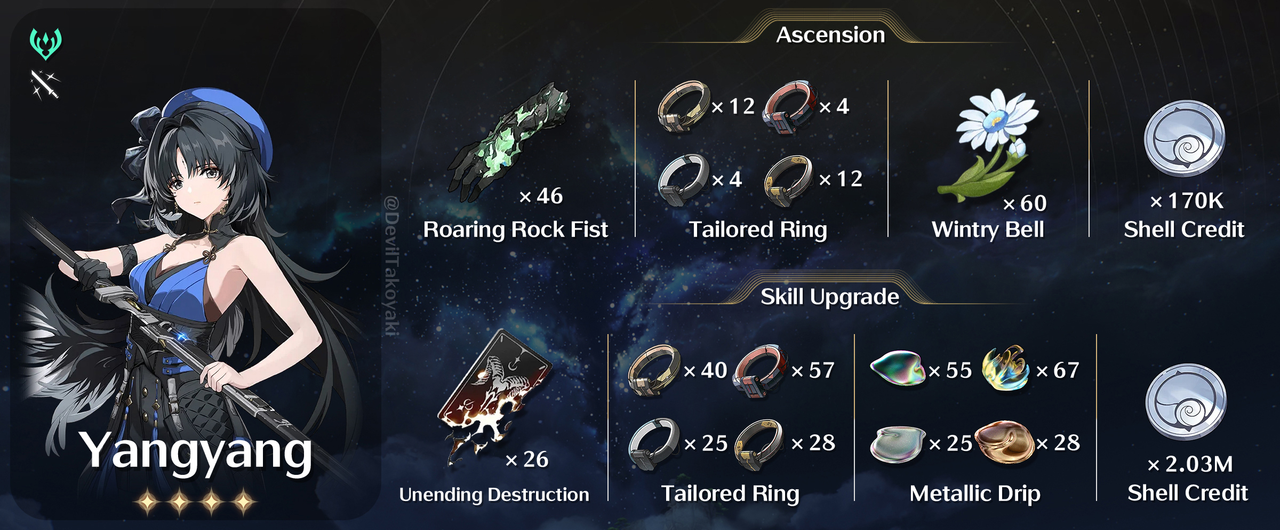Viewport: 1280px width, 530px height.
Task: Select the pale silver Metallic Drip icon
Action: (x=898, y=443)
